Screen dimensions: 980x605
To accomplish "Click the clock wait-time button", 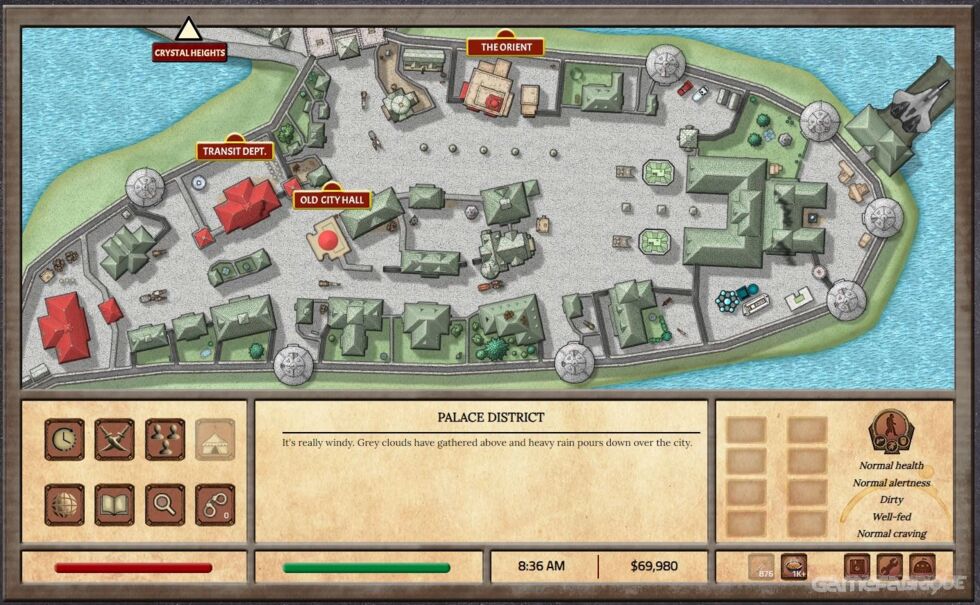I will pyautogui.click(x=64, y=439).
